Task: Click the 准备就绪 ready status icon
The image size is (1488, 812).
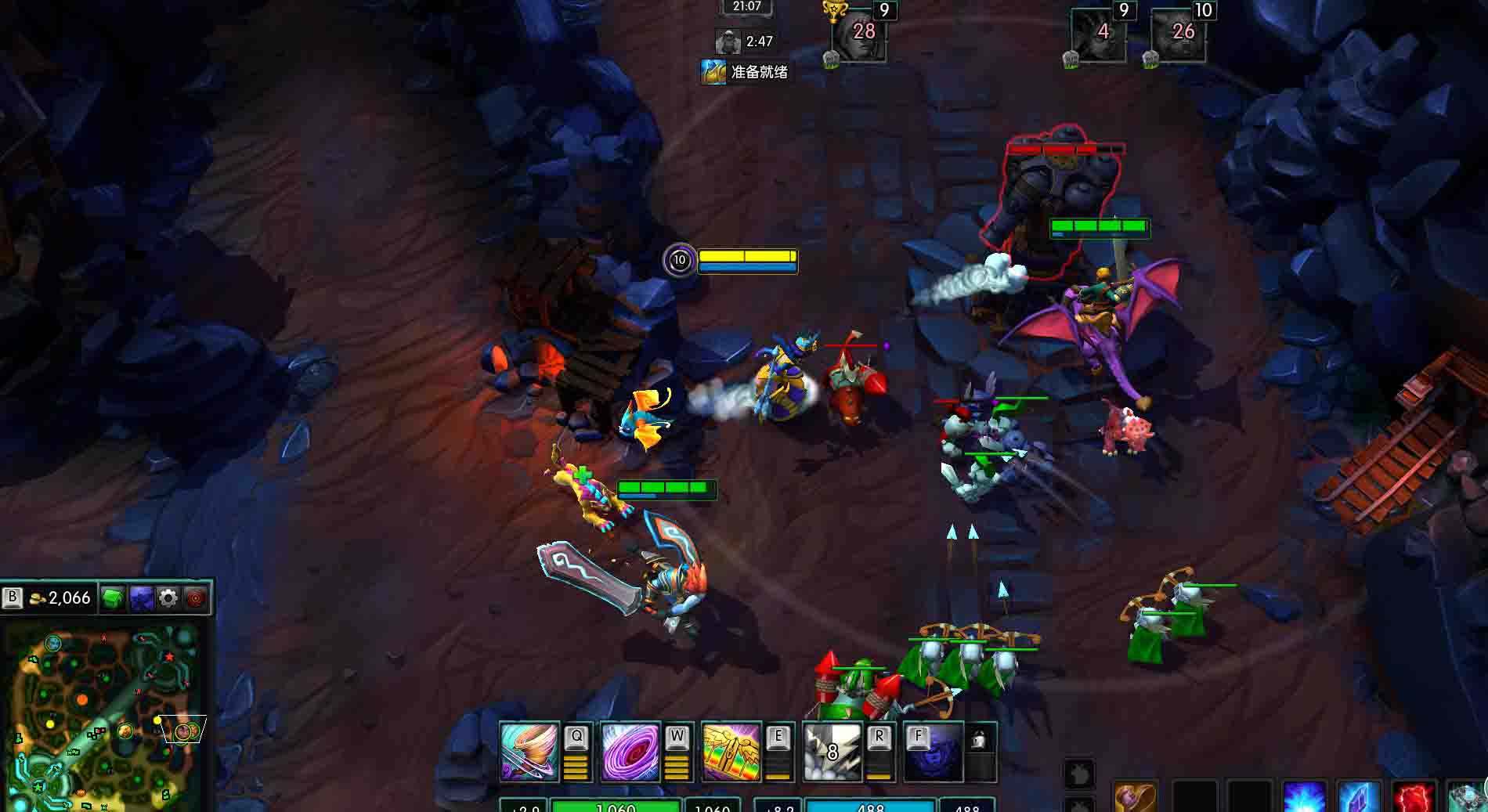Action: [713, 72]
